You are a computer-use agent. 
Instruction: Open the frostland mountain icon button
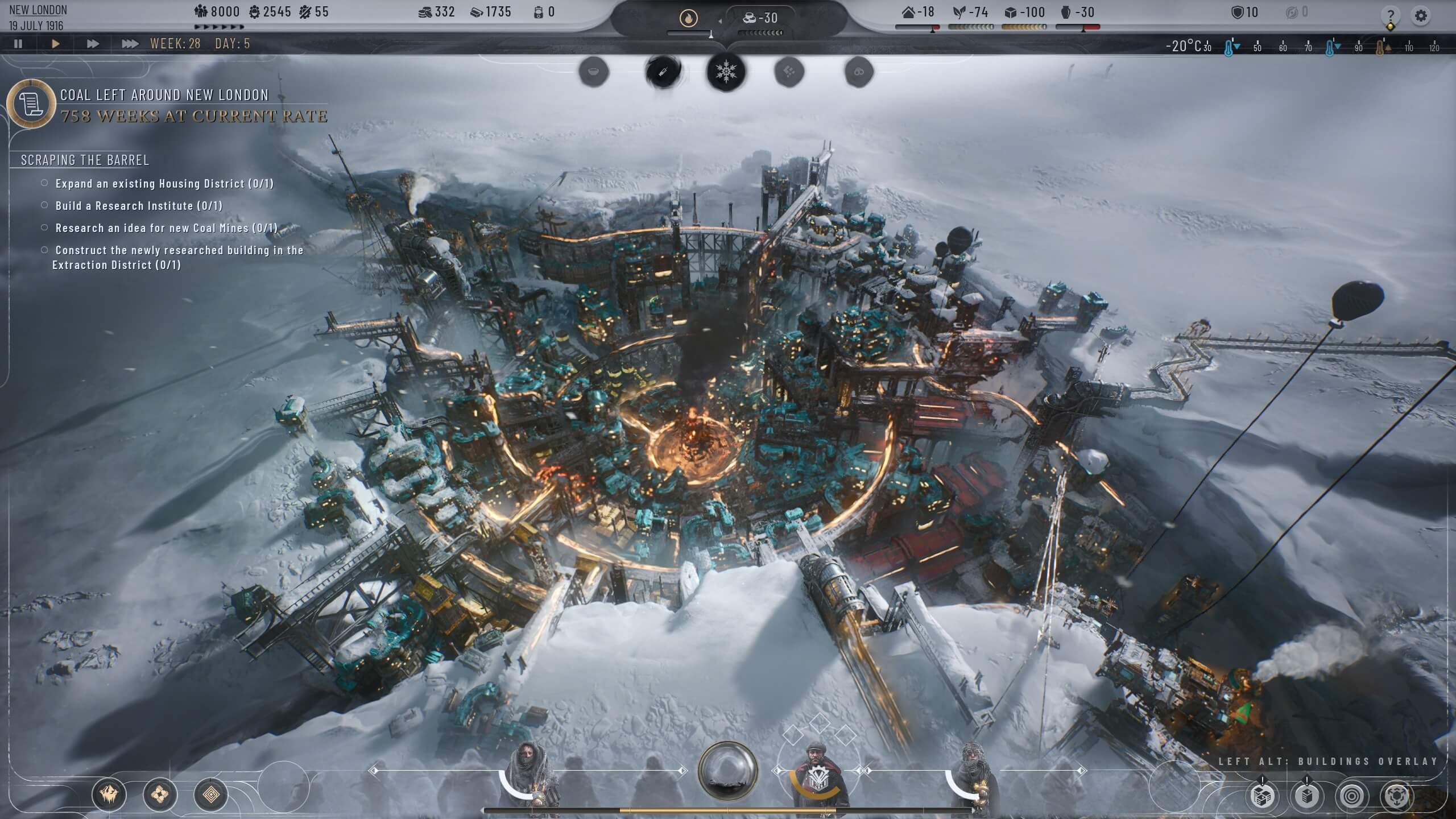point(109,794)
